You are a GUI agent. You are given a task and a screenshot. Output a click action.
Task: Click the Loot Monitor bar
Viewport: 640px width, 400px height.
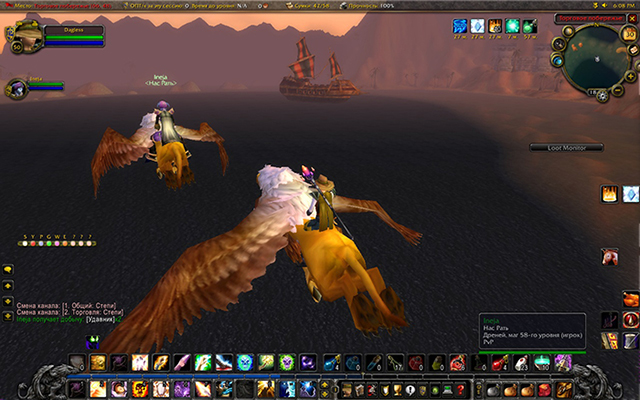[x=566, y=148]
